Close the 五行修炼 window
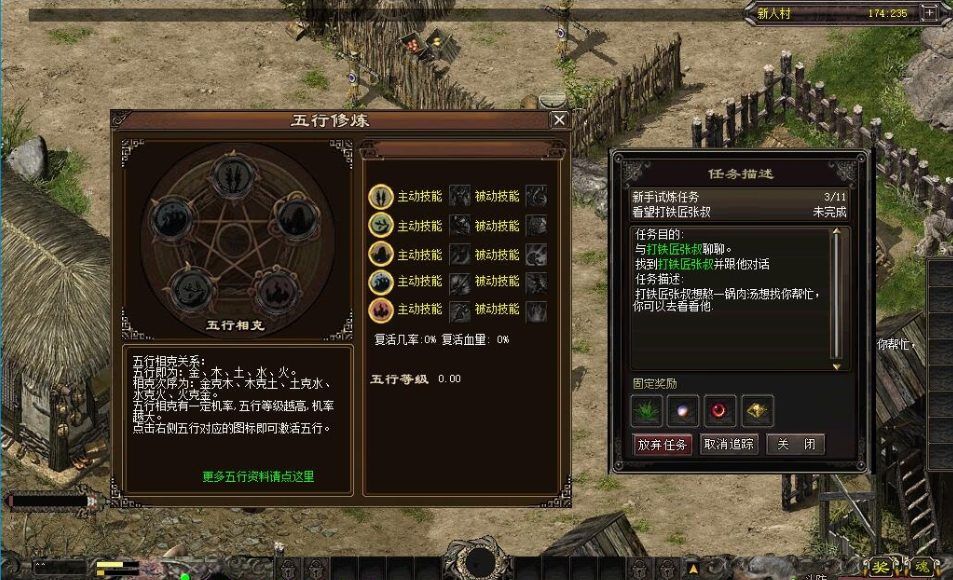The height and width of the screenshot is (580, 953). tap(559, 120)
